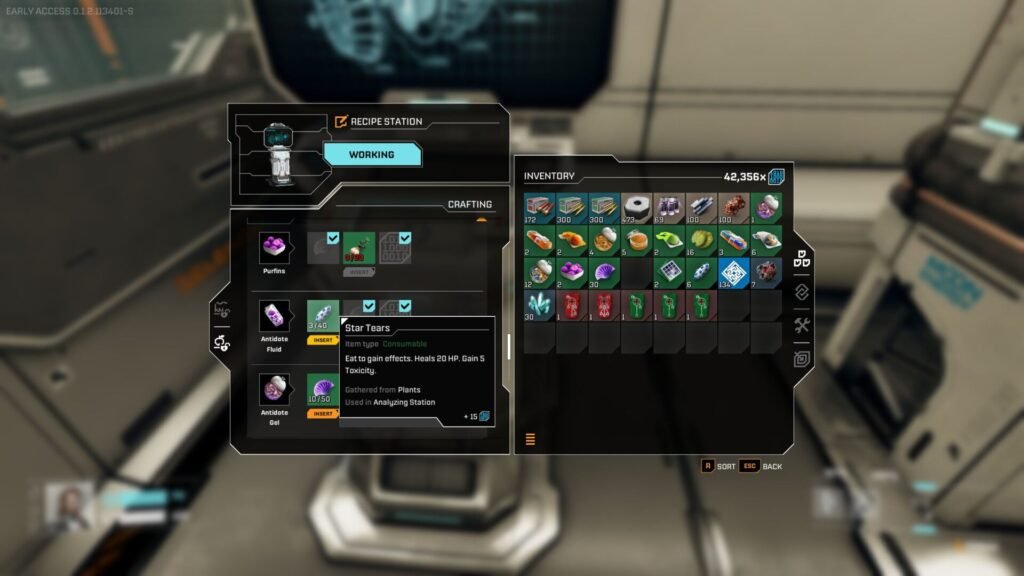The height and width of the screenshot is (576, 1024).
Task: Insert Star Tears for Antidote Fluid
Action: click(x=323, y=340)
